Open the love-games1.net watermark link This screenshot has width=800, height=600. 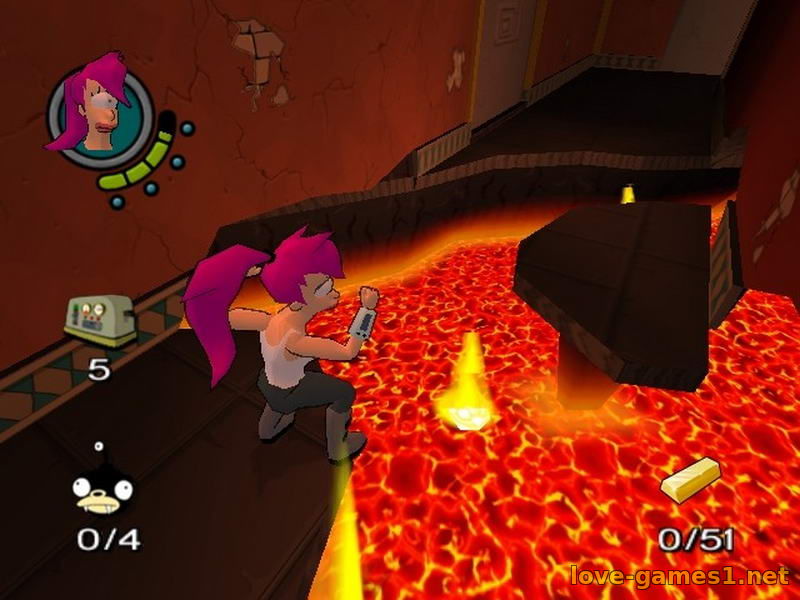[x=678, y=576]
